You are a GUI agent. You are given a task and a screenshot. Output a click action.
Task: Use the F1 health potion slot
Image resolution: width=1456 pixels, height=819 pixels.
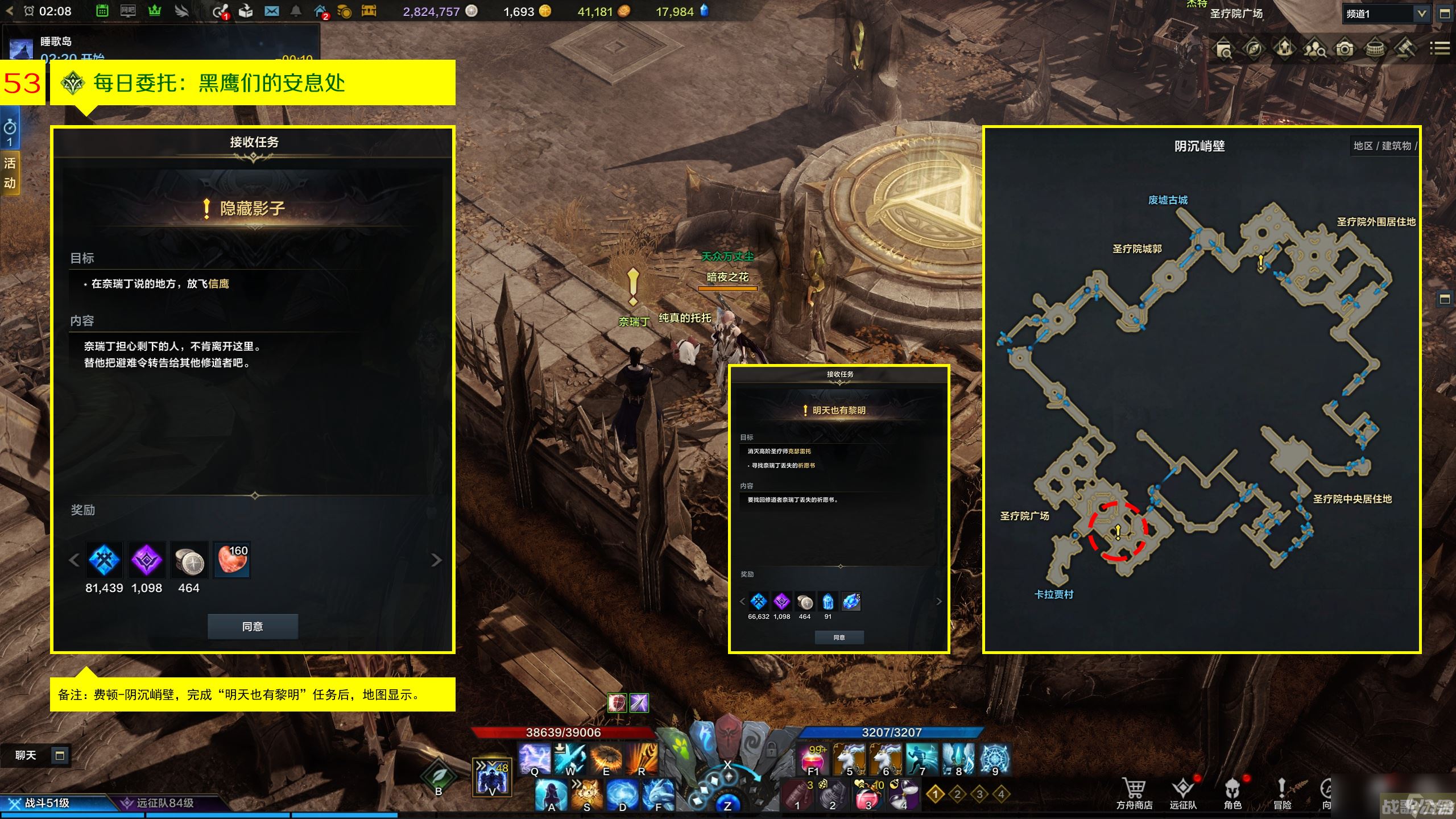[814, 759]
